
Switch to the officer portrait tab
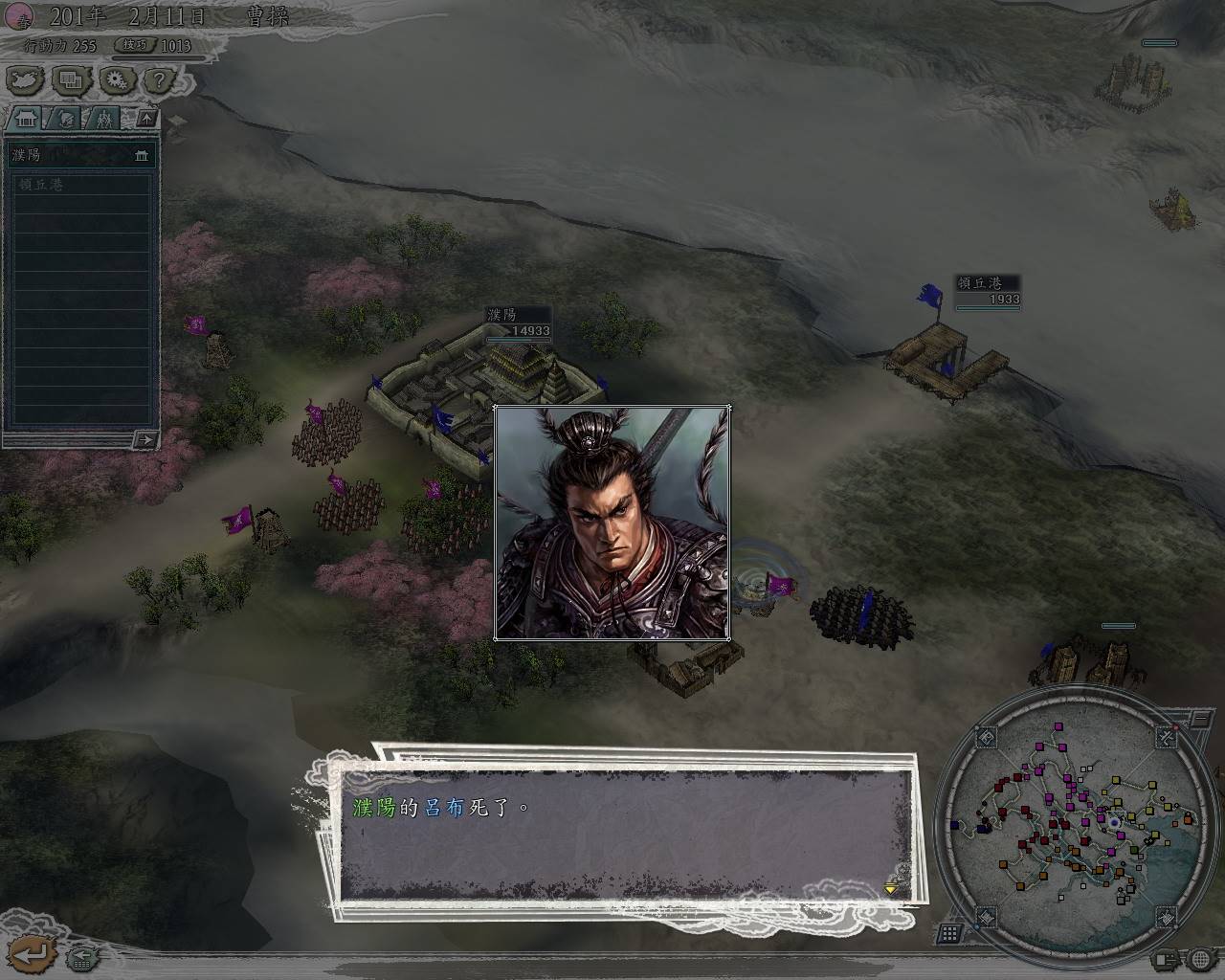point(65,119)
